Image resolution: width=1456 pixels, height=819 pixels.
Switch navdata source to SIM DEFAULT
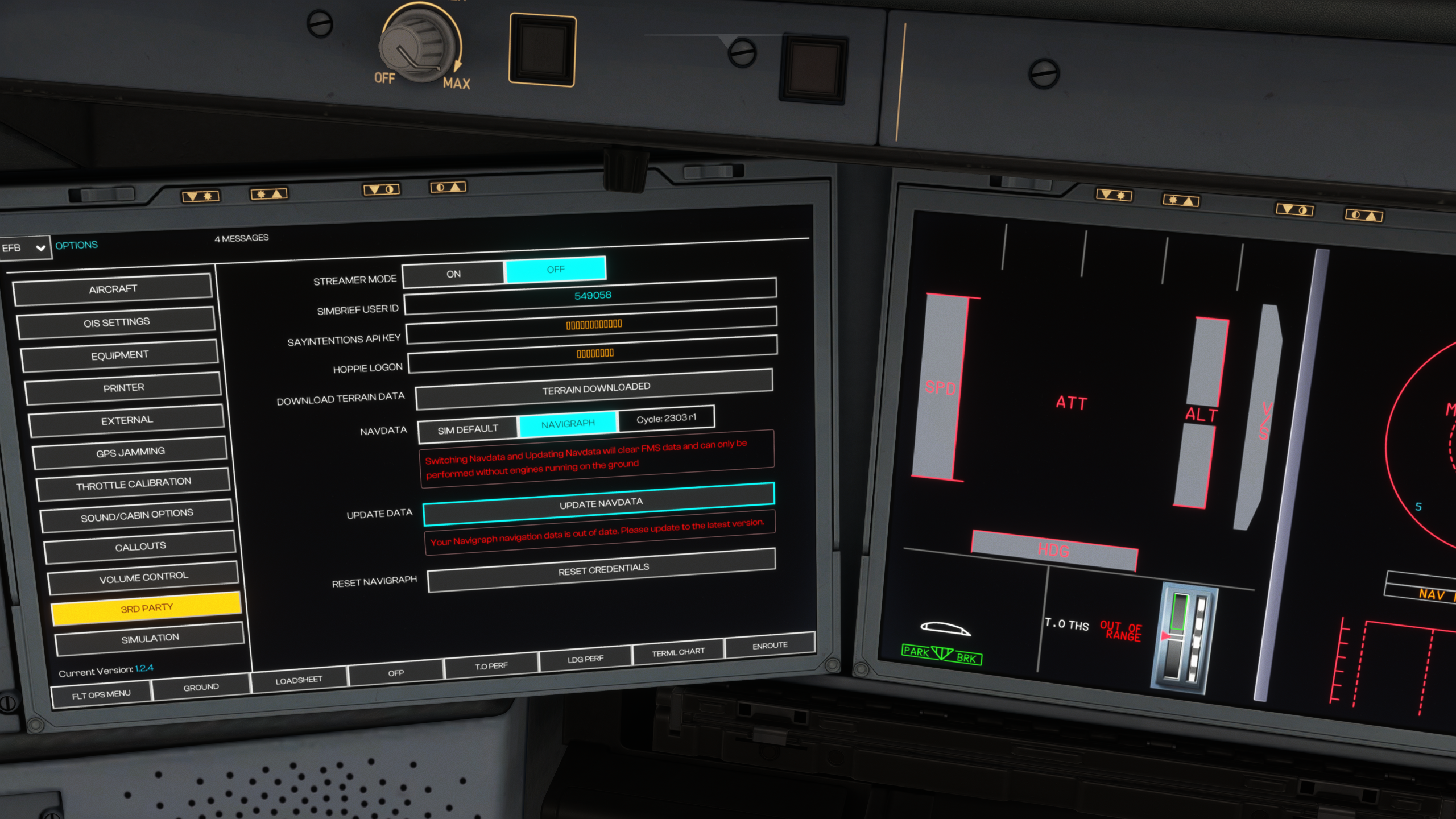[468, 429]
